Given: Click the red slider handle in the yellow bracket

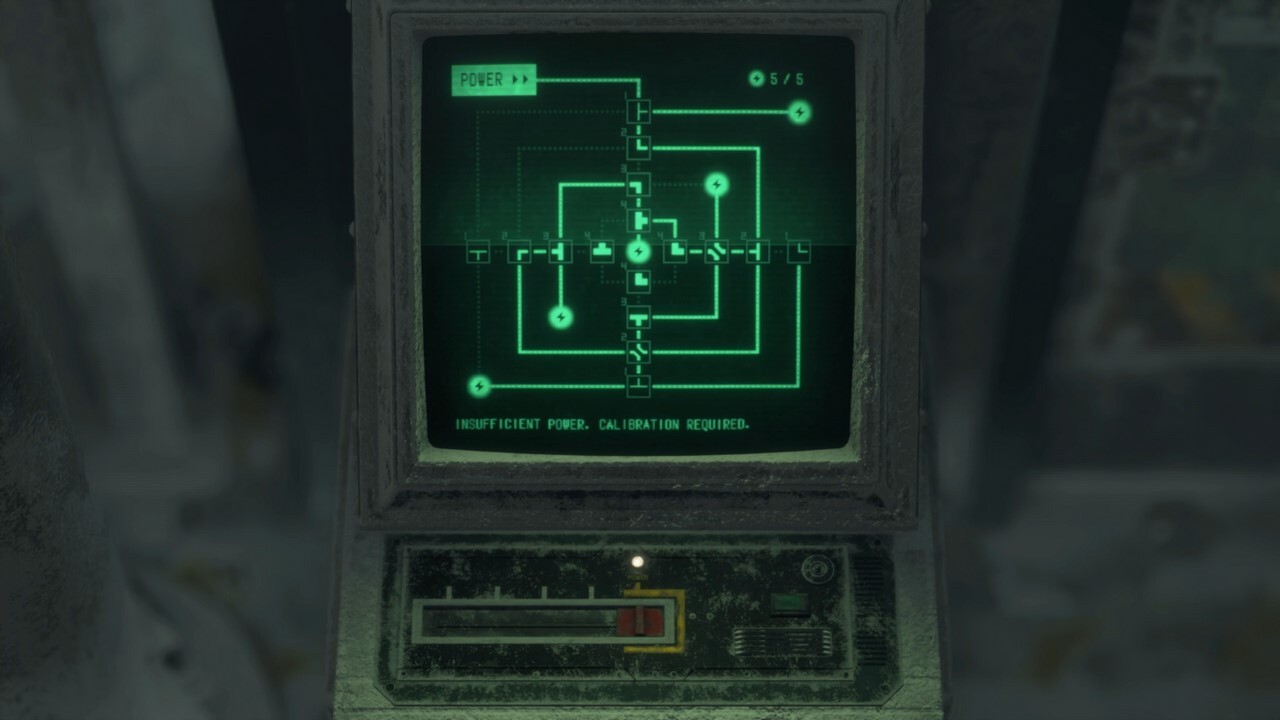Looking at the screenshot, I should point(640,619).
